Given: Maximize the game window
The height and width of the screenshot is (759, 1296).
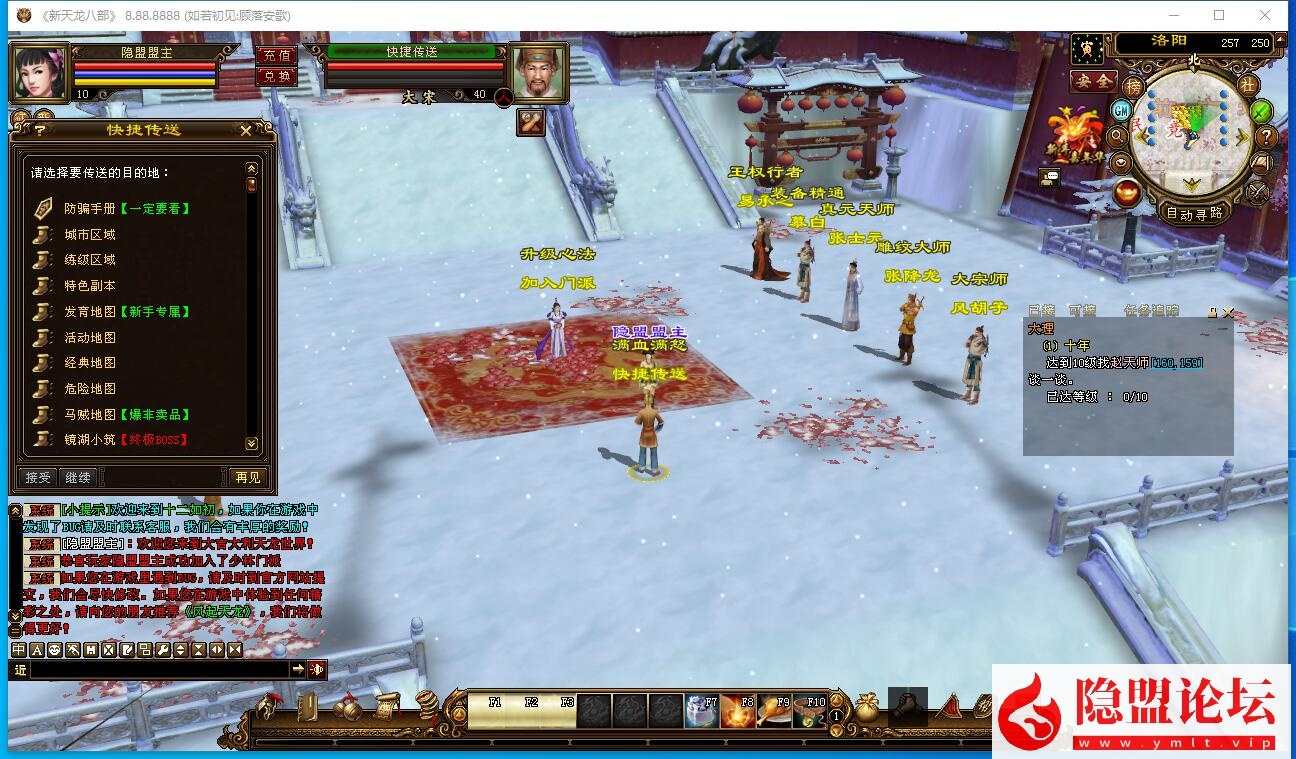Looking at the screenshot, I should pyautogui.click(x=1219, y=15).
